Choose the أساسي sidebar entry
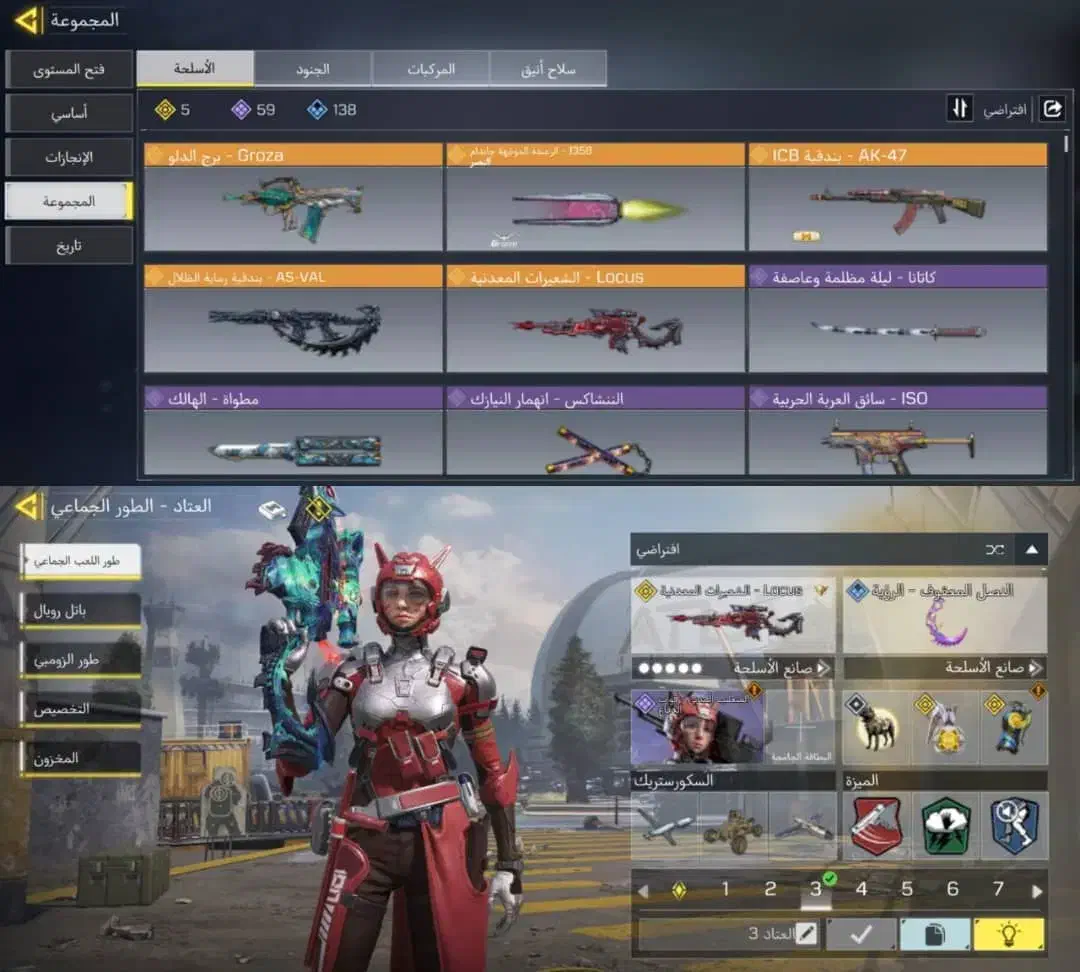Screen dimensions: 1080x972 point(69,114)
